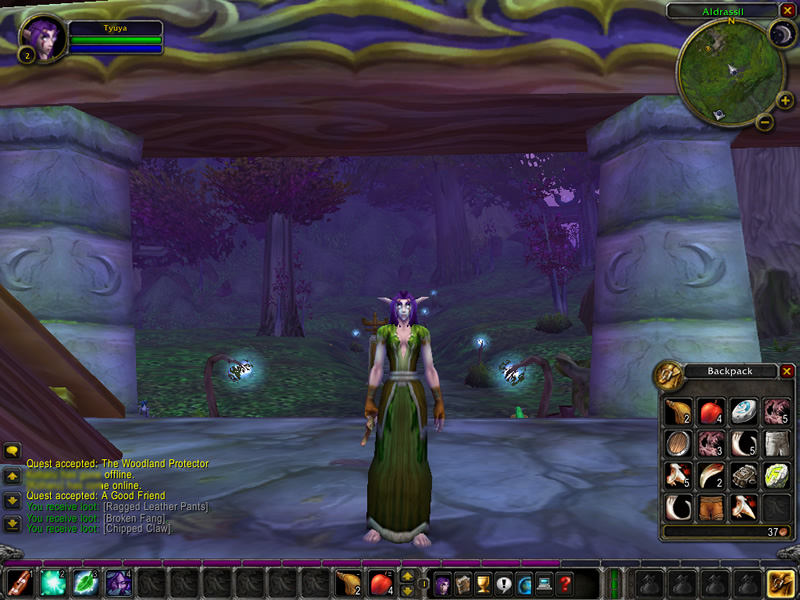Image resolution: width=800 pixels, height=600 pixels.
Task: Select the brown leather pants in the Backpack
Action: pos(710,507)
